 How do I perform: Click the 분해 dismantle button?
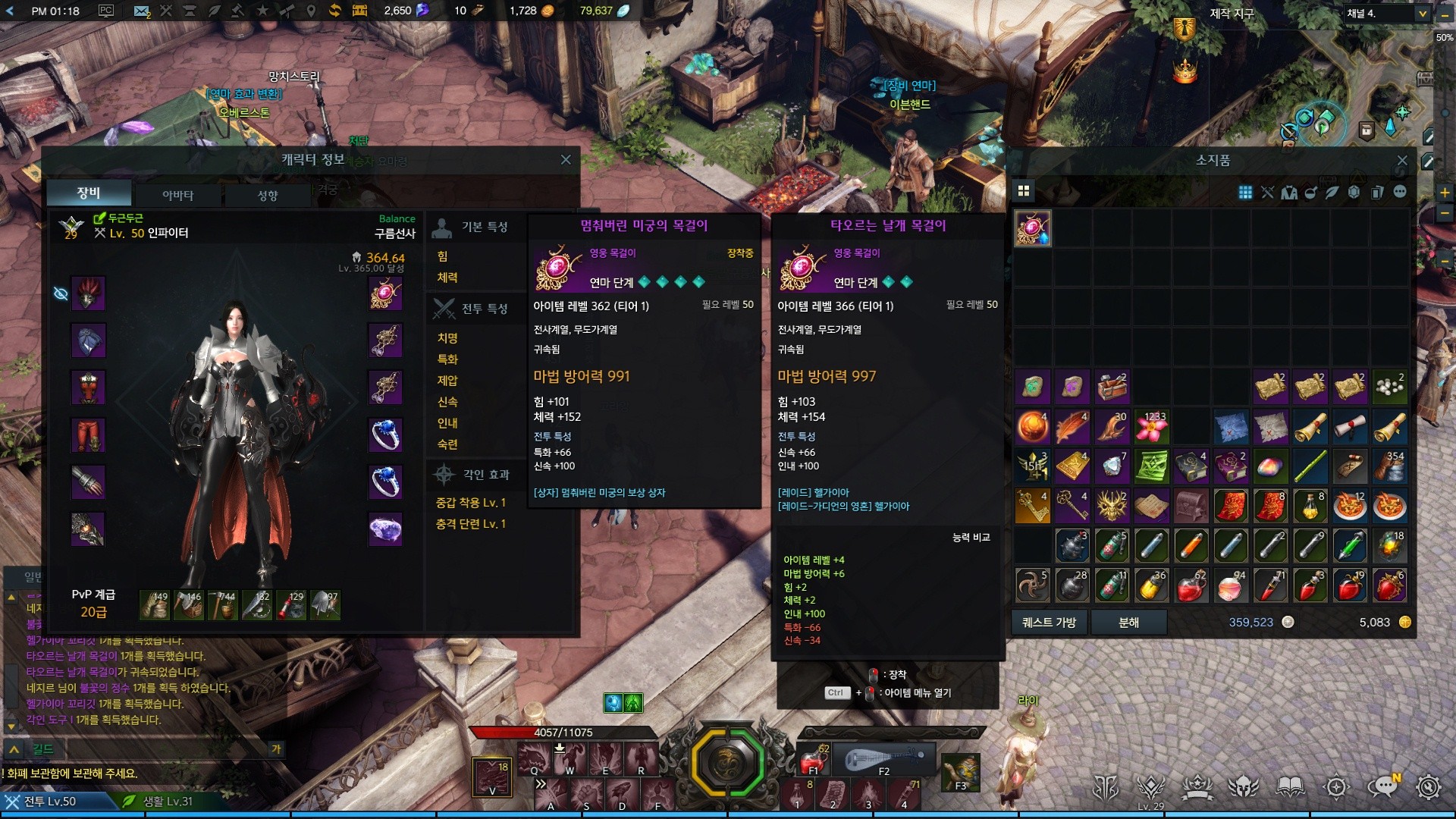(1128, 622)
